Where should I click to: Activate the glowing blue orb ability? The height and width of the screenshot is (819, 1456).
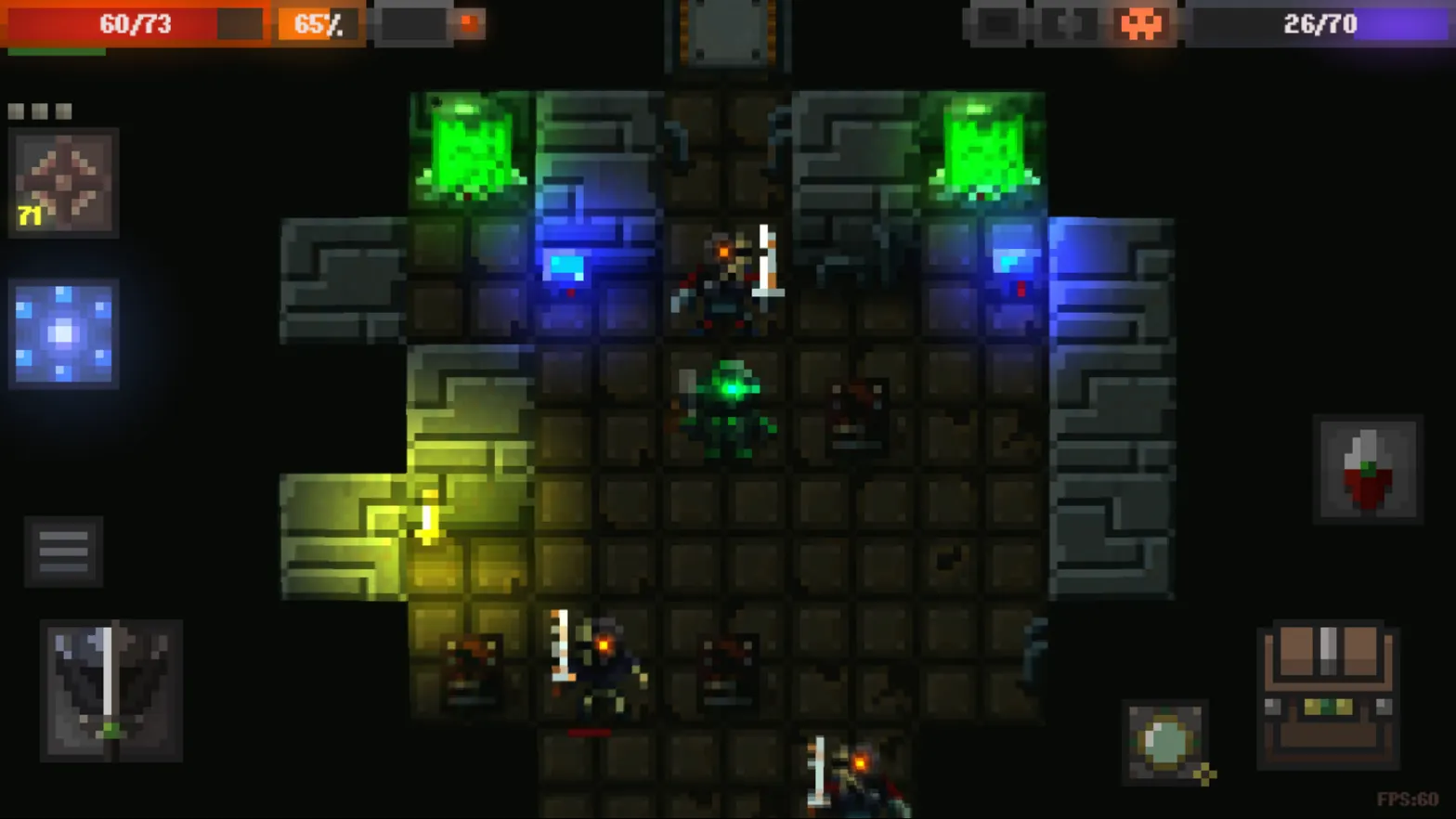[63, 332]
